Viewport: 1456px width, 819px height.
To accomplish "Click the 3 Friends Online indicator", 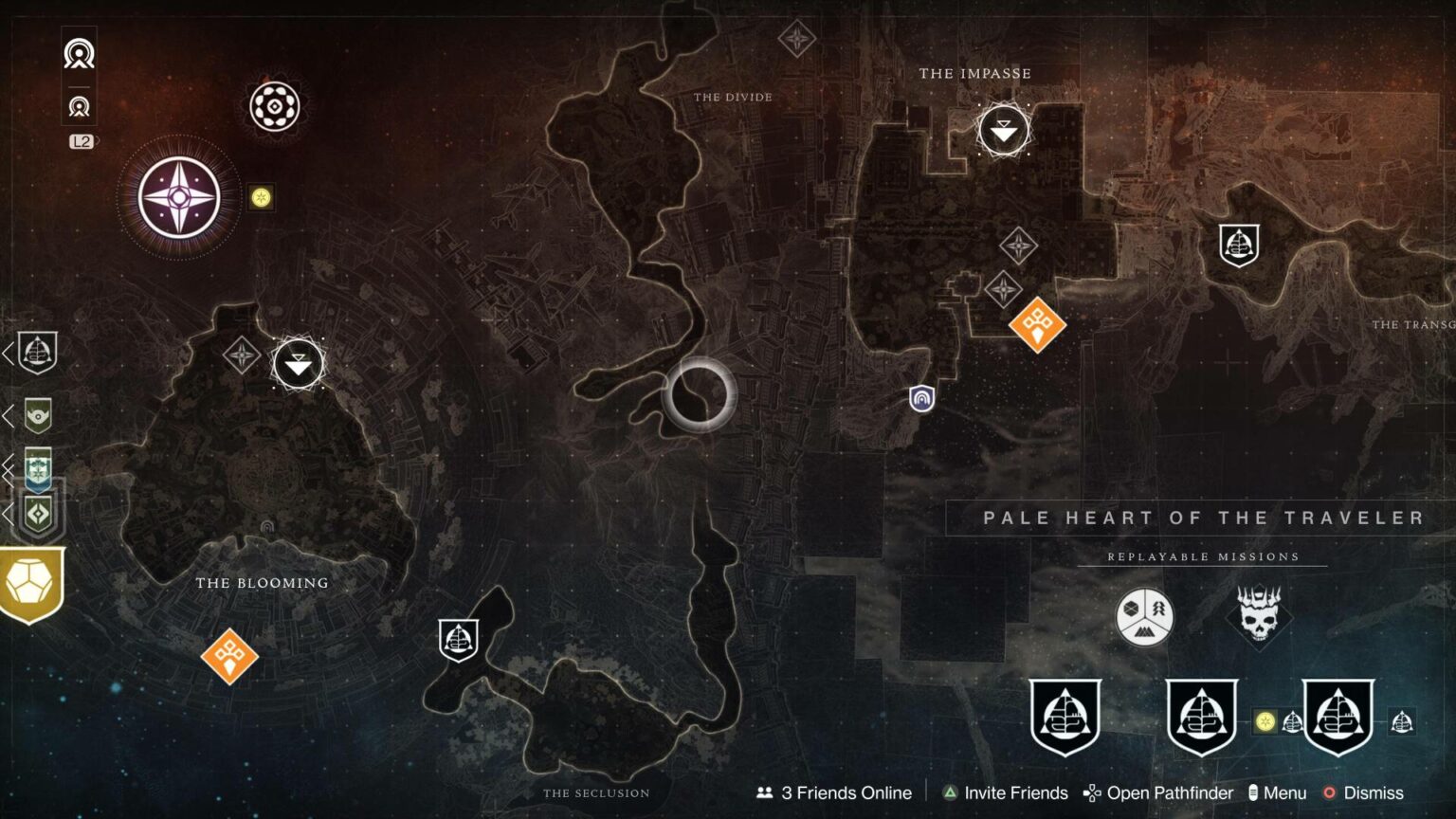I will click(834, 793).
